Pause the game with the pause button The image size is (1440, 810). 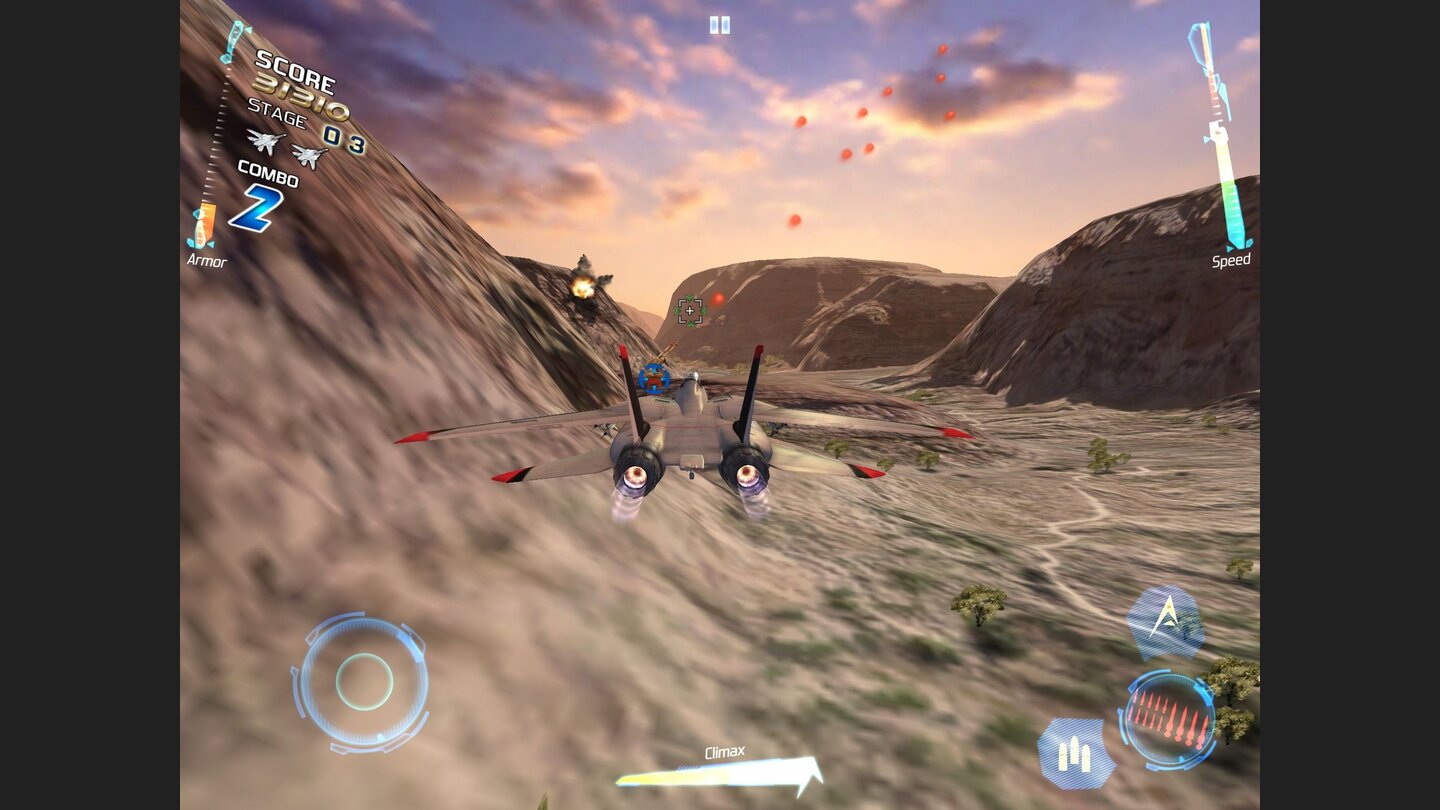[x=718, y=24]
